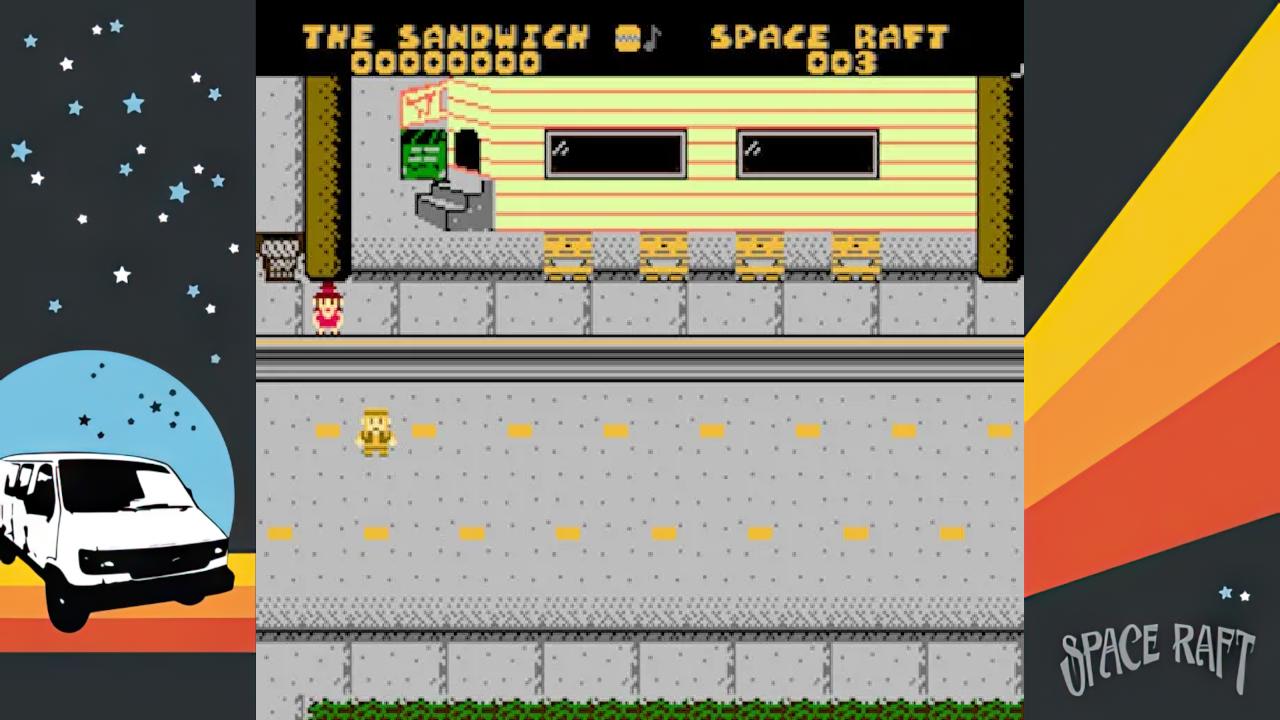Click the leftmost yellow crate under the window

click(570, 250)
